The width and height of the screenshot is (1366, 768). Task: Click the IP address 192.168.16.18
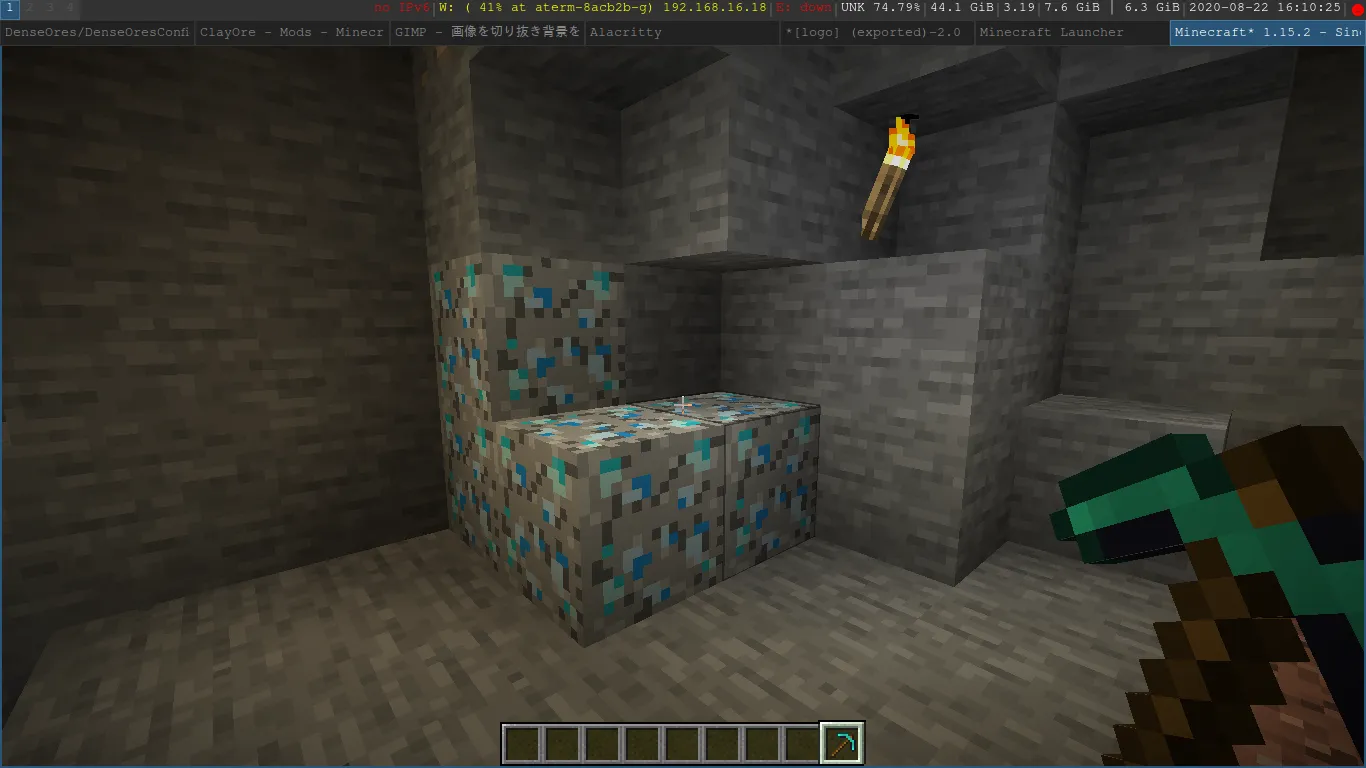pos(715,9)
